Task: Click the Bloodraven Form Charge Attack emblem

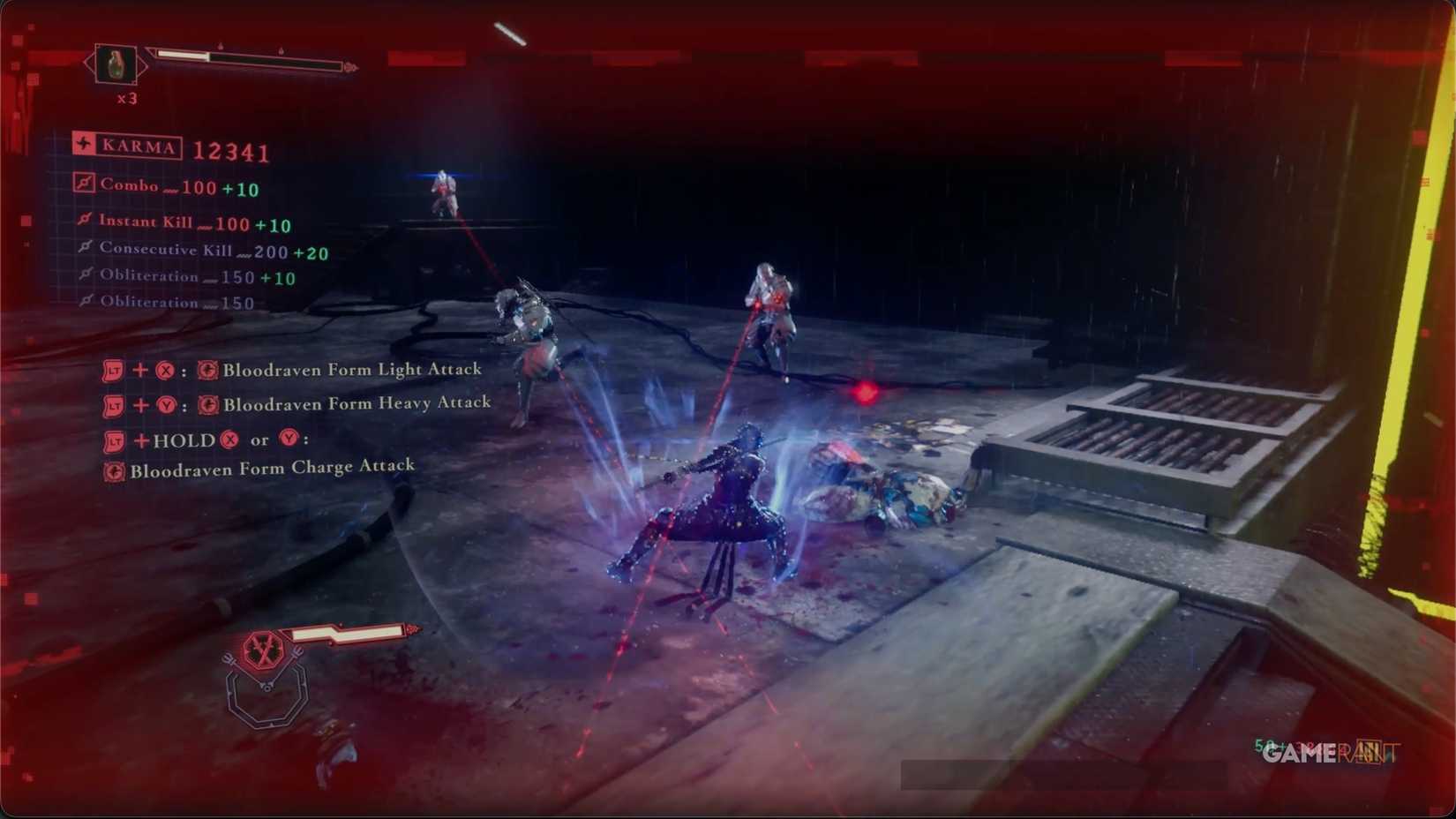Action: click(x=112, y=470)
